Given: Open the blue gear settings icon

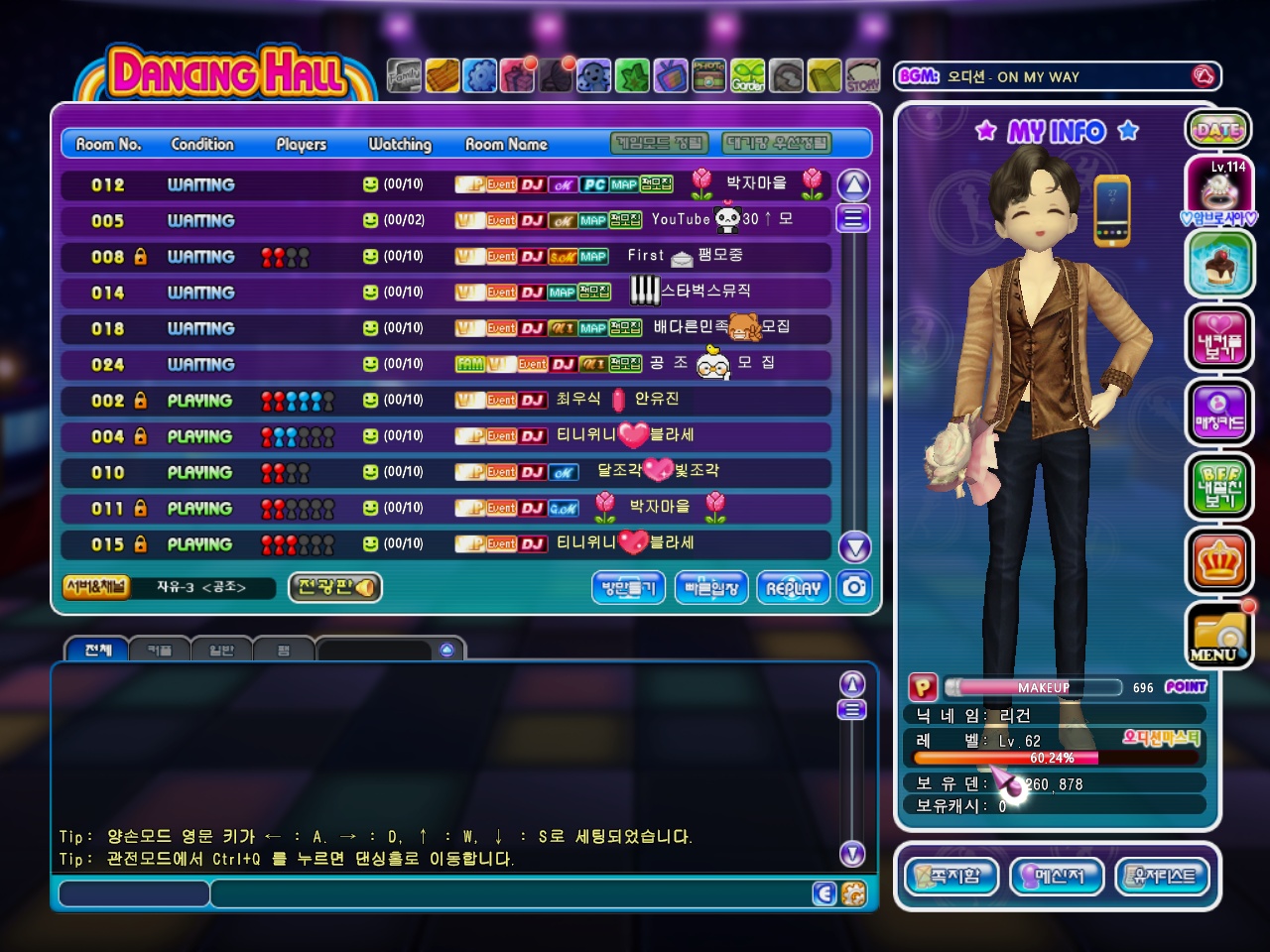Looking at the screenshot, I should point(480,75).
